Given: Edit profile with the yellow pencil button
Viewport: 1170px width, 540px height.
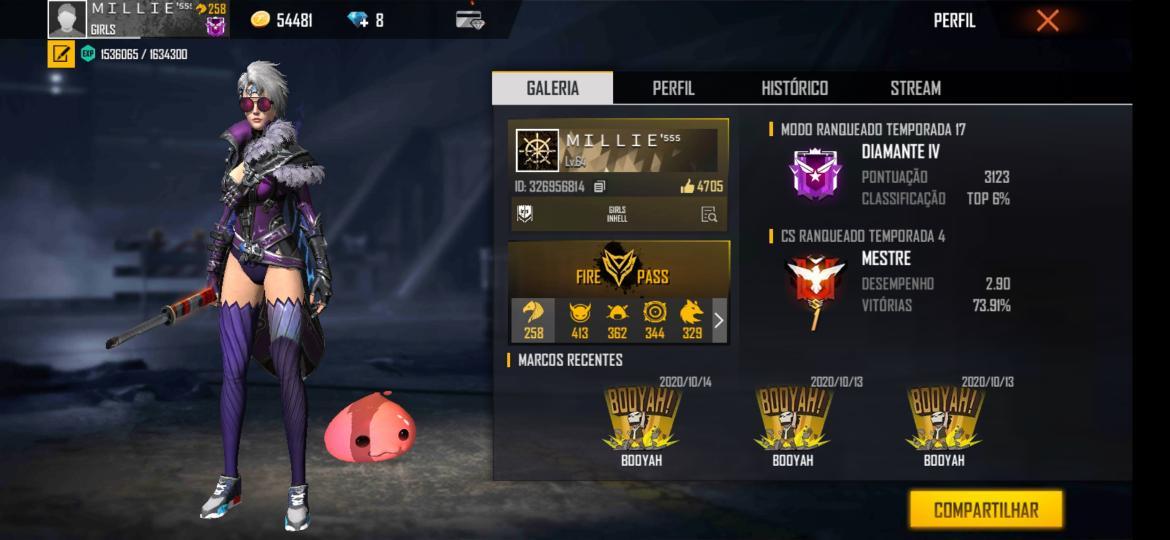Looking at the screenshot, I should (x=61, y=54).
